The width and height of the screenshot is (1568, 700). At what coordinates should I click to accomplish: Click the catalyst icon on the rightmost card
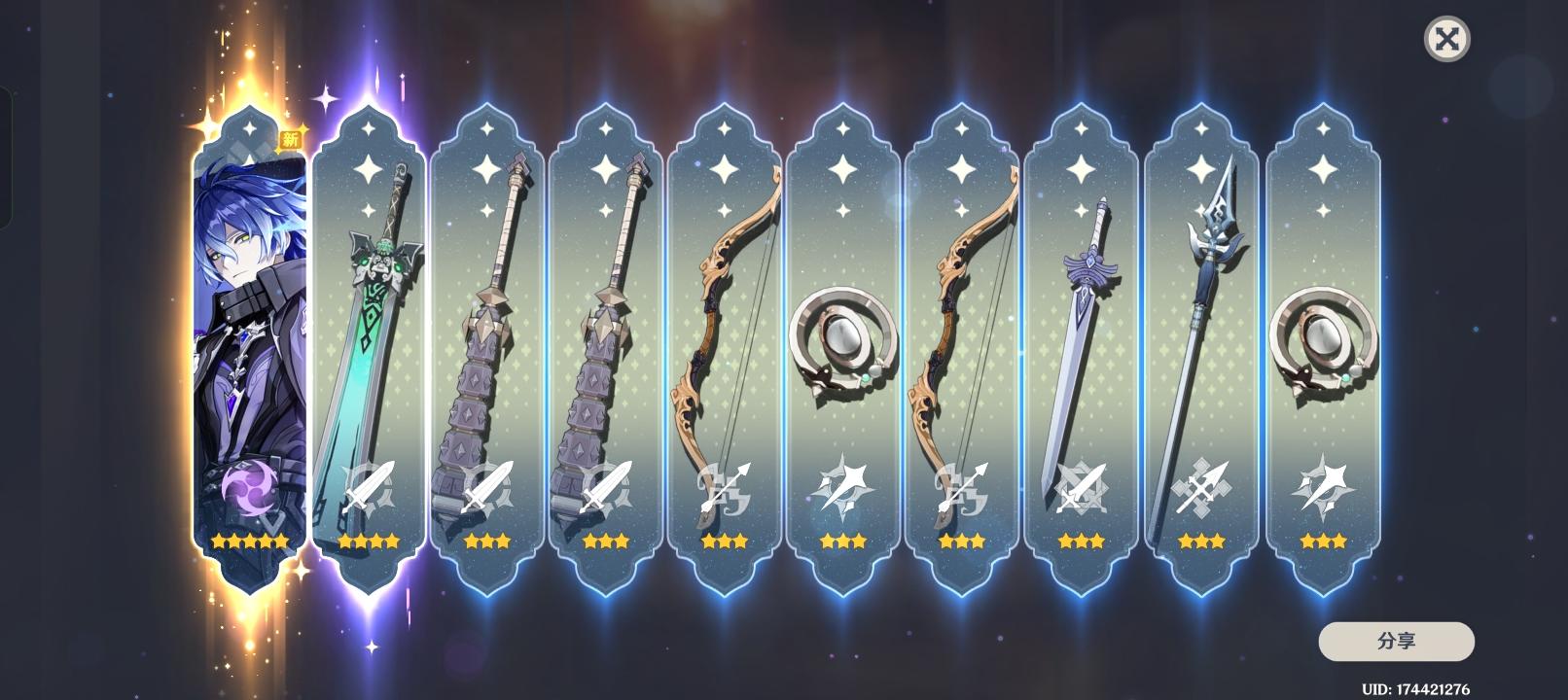(x=1323, y=488)
